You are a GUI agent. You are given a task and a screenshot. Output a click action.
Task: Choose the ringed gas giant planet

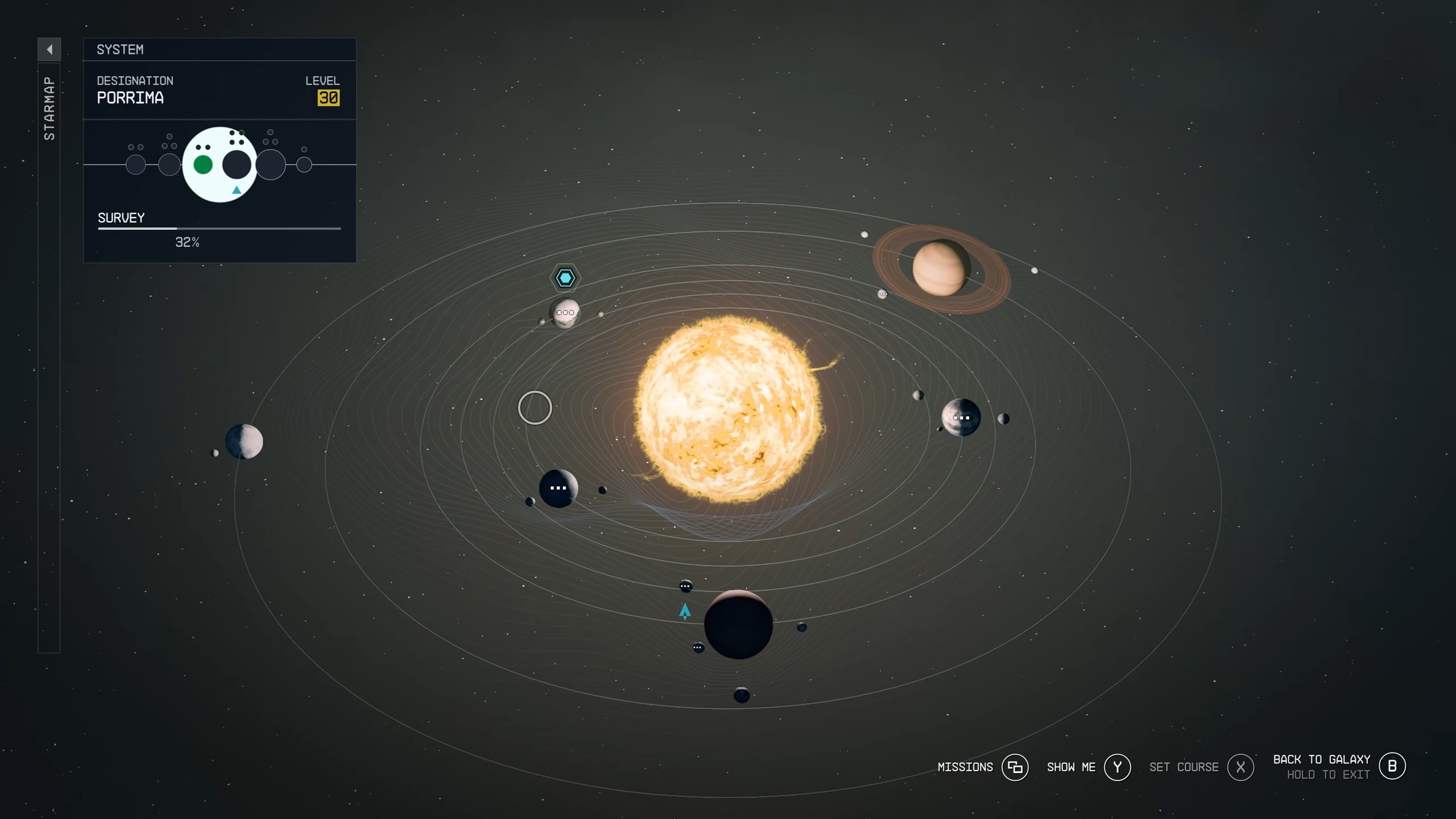point(939,268)
